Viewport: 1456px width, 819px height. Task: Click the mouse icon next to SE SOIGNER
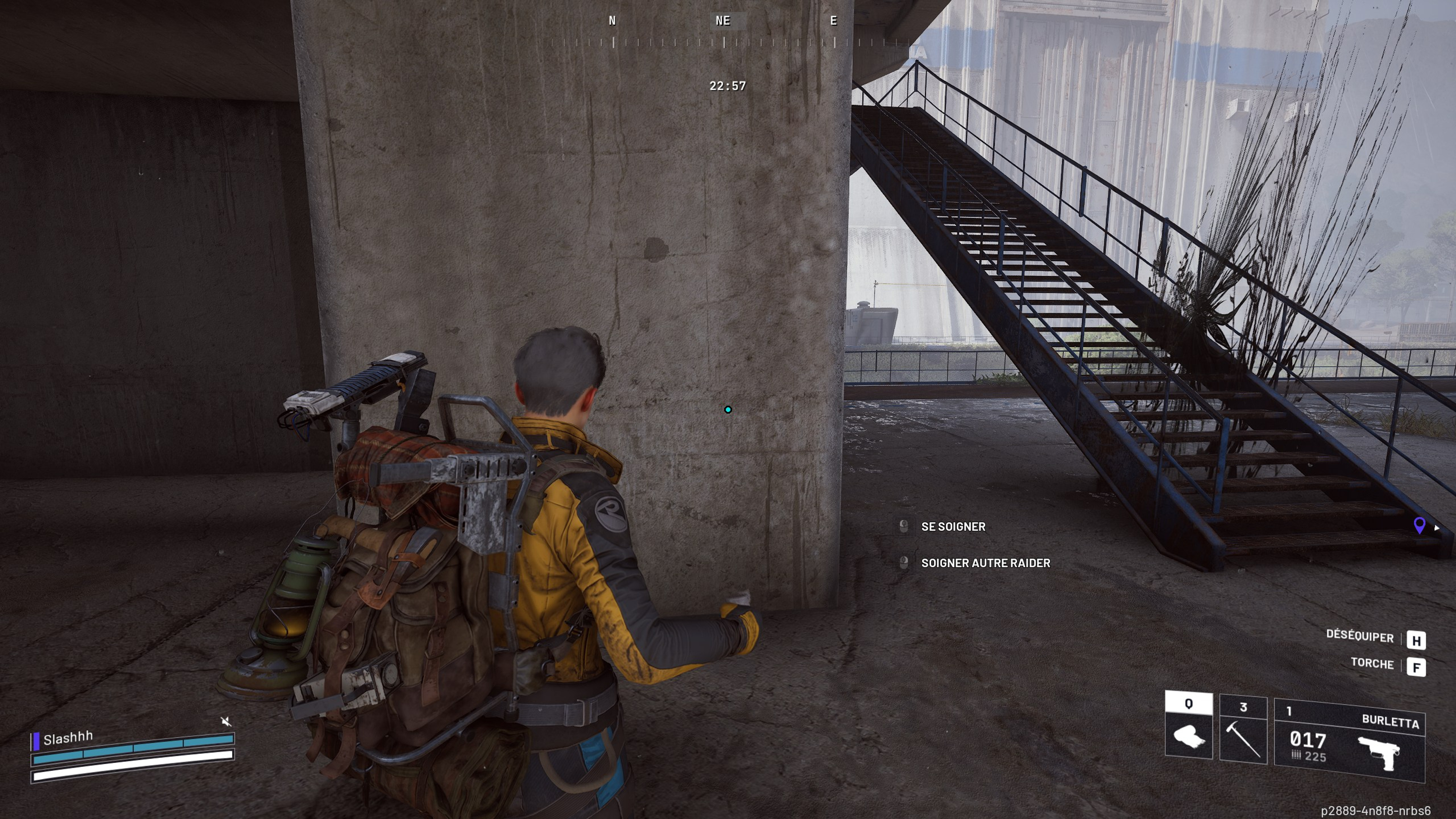[905, 526]
